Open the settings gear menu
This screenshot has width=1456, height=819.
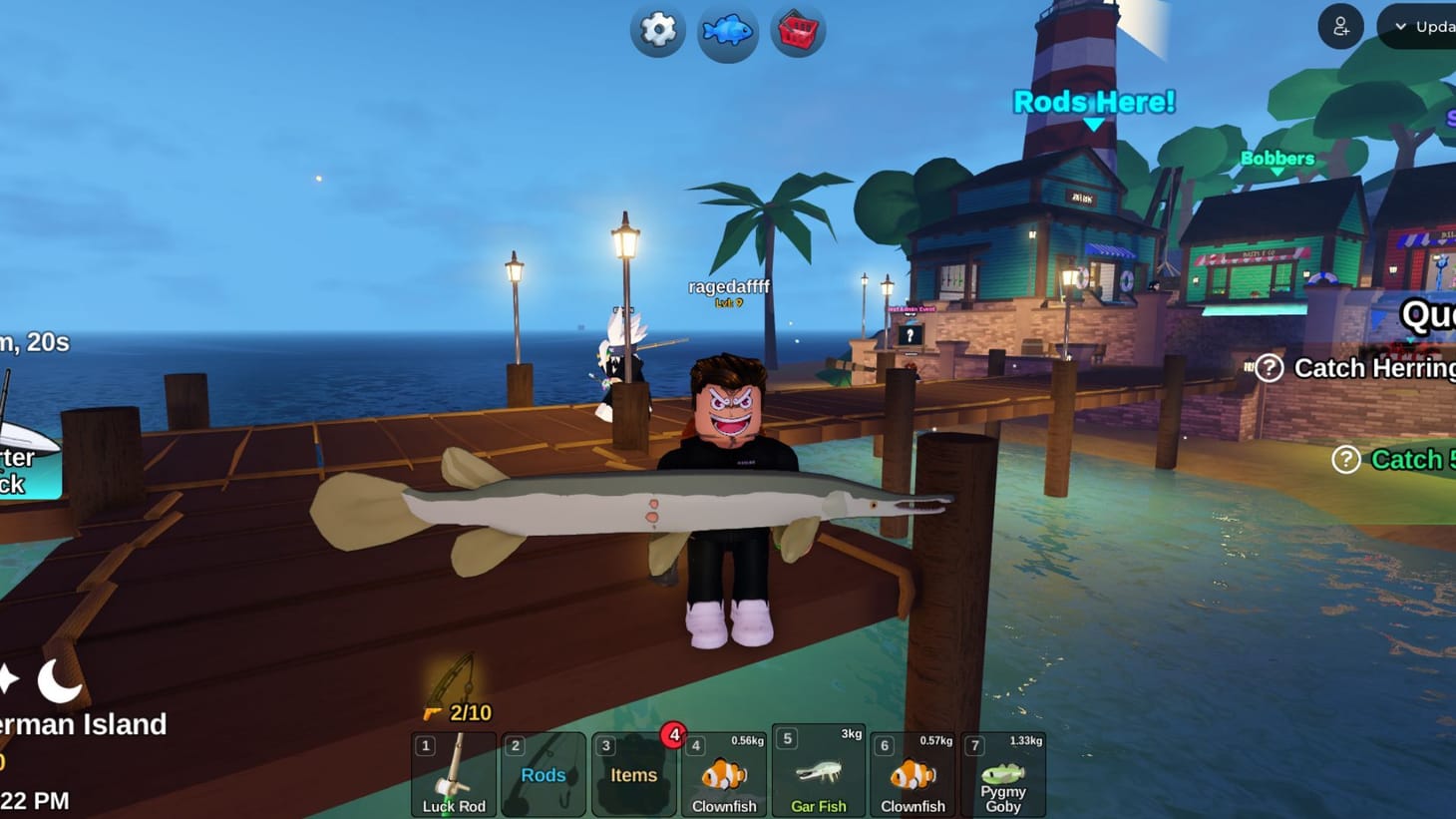[656, 31]
